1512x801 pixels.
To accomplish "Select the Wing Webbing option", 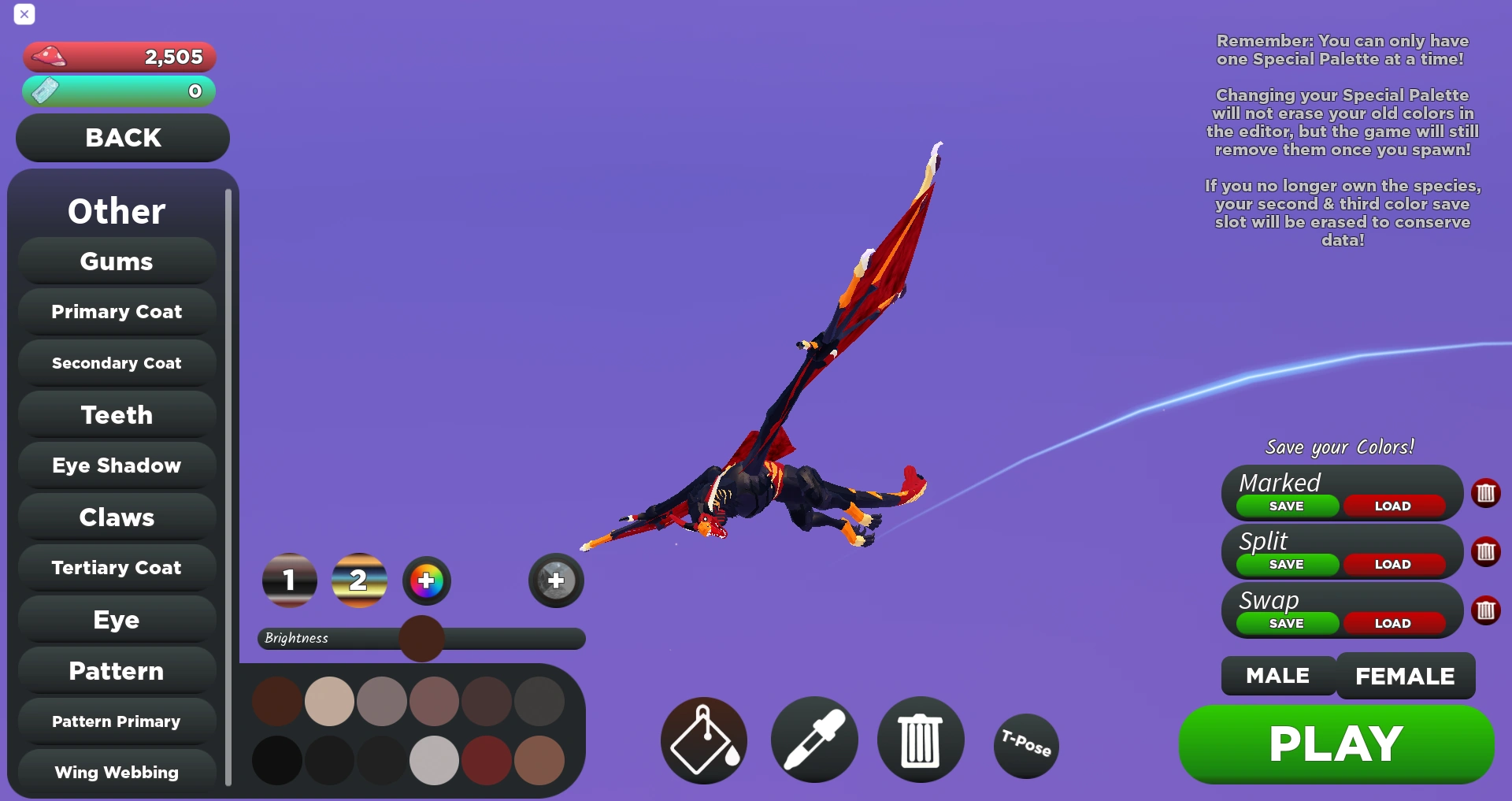I will (x=116, y=772).
